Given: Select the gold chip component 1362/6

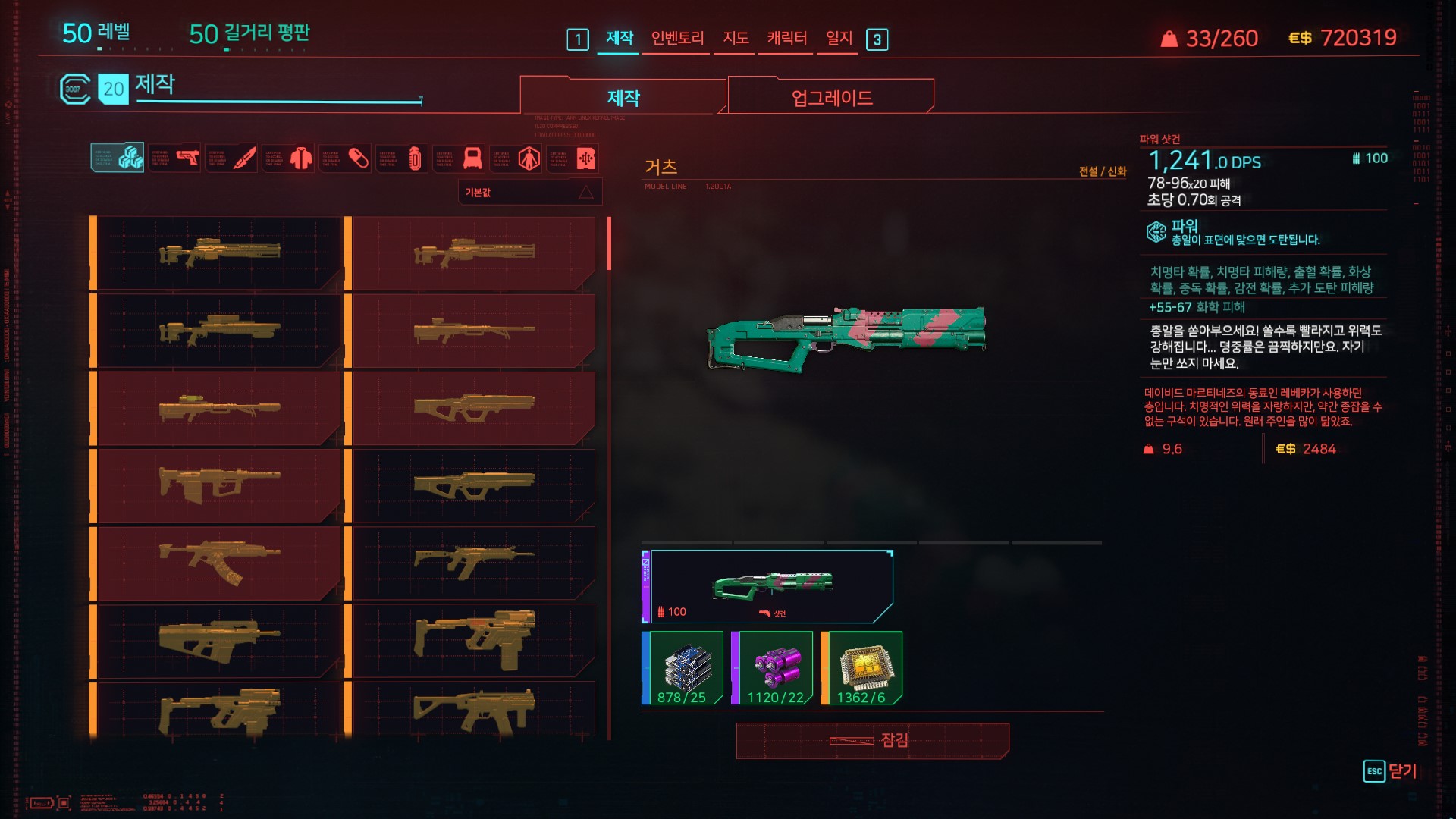Looking at the screenshot, I should pyautogui.click(x=861, y=668).
